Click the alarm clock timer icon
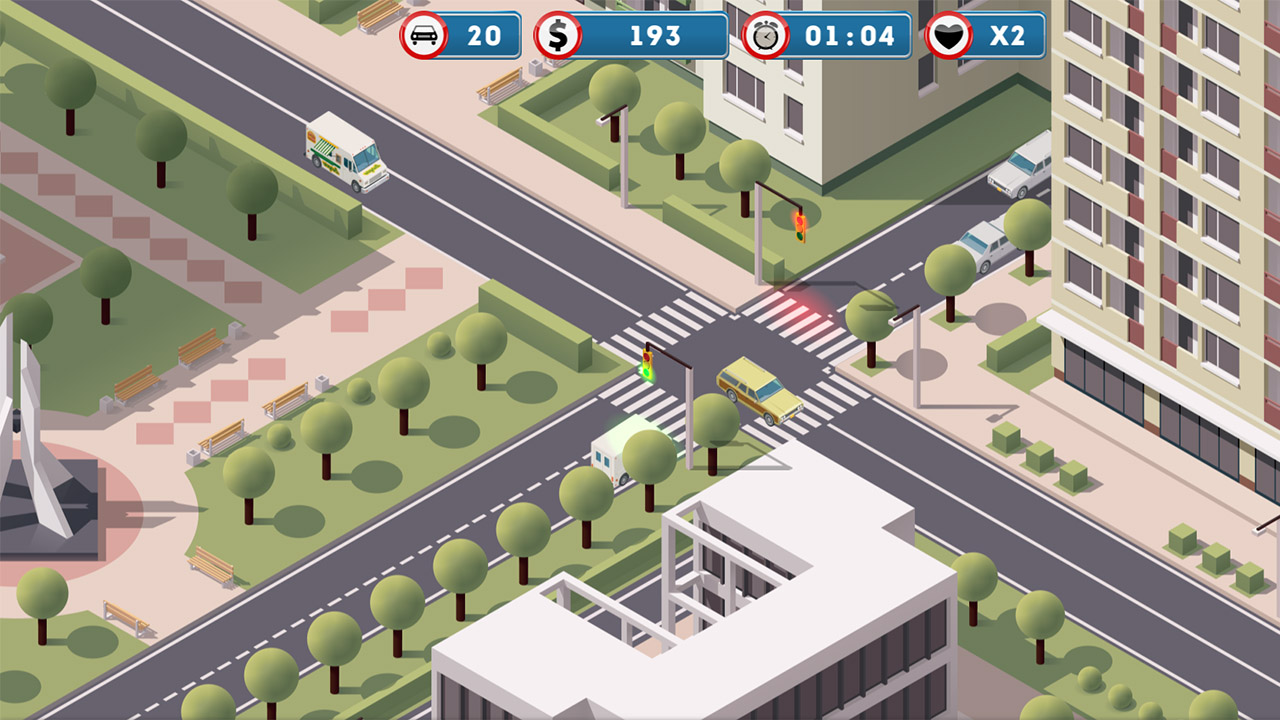 [766, 36]
